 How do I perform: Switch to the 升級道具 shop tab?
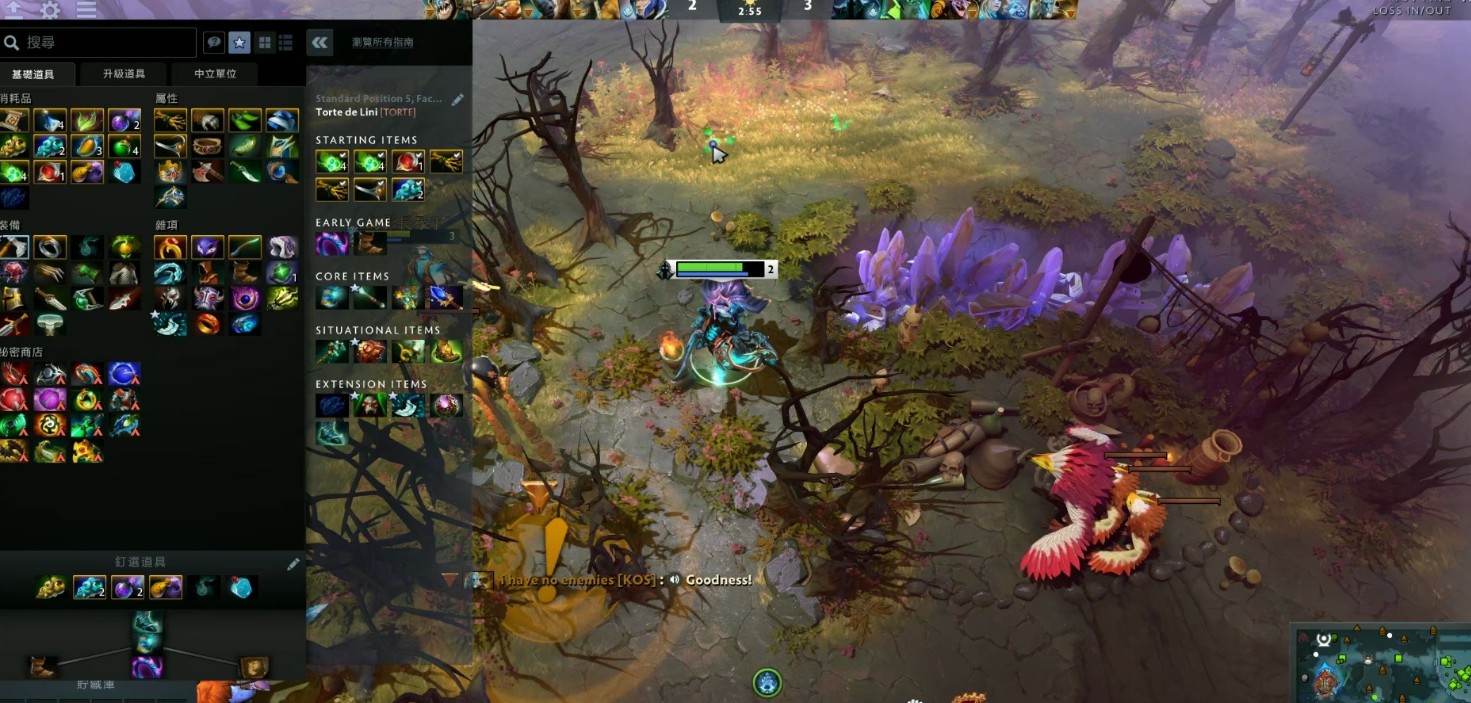(x=124, y=74)
